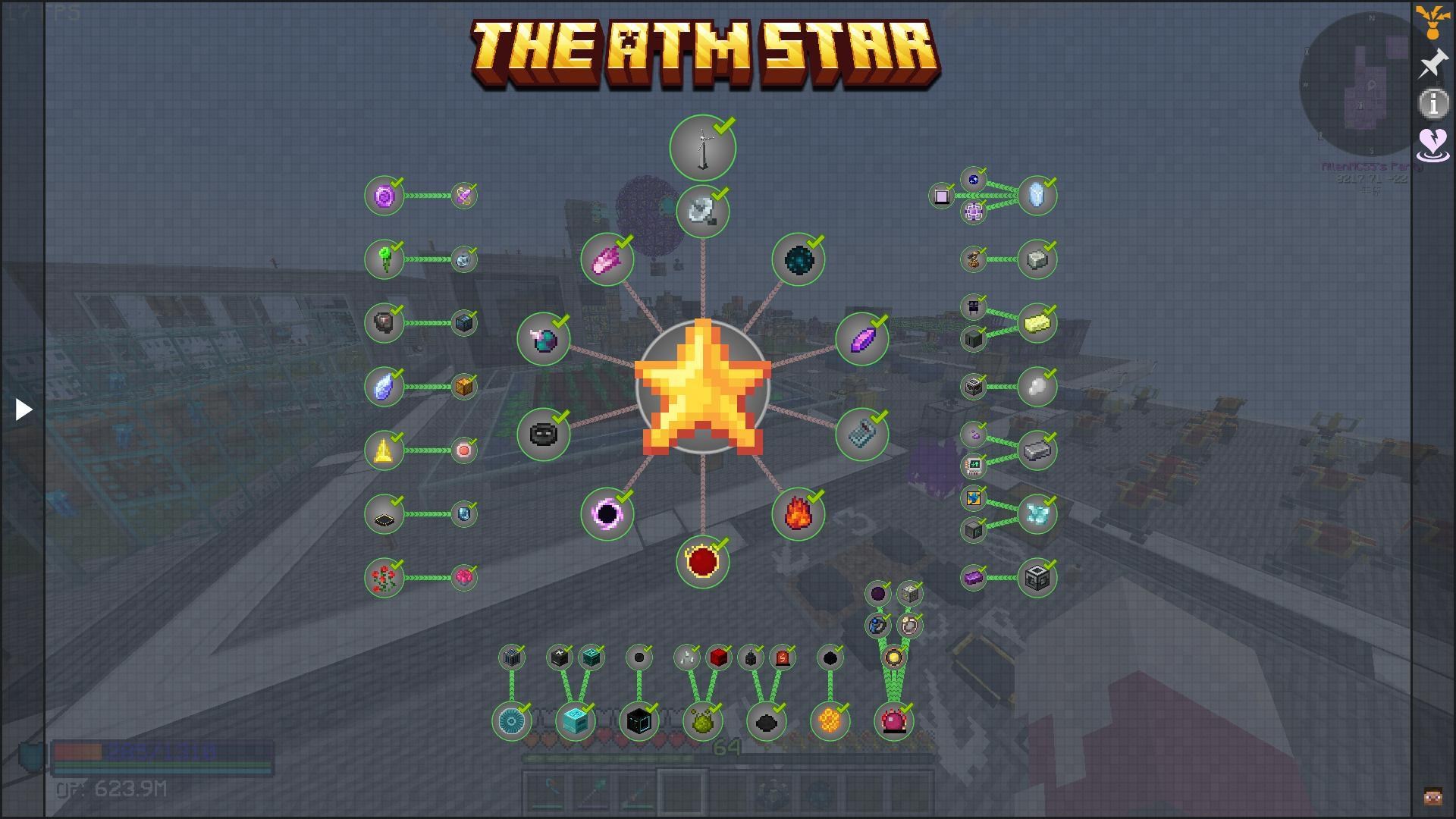Open the info button on the right sidebar
1456x819 pixels.
click(1433, 105)
